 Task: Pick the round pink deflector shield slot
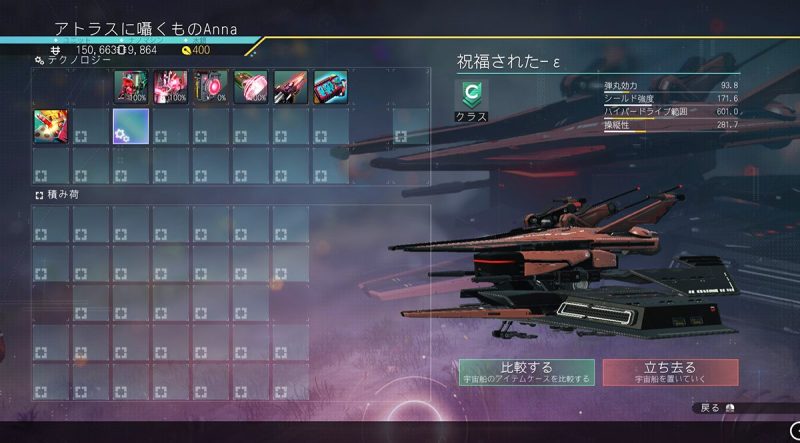coord(250,87)
